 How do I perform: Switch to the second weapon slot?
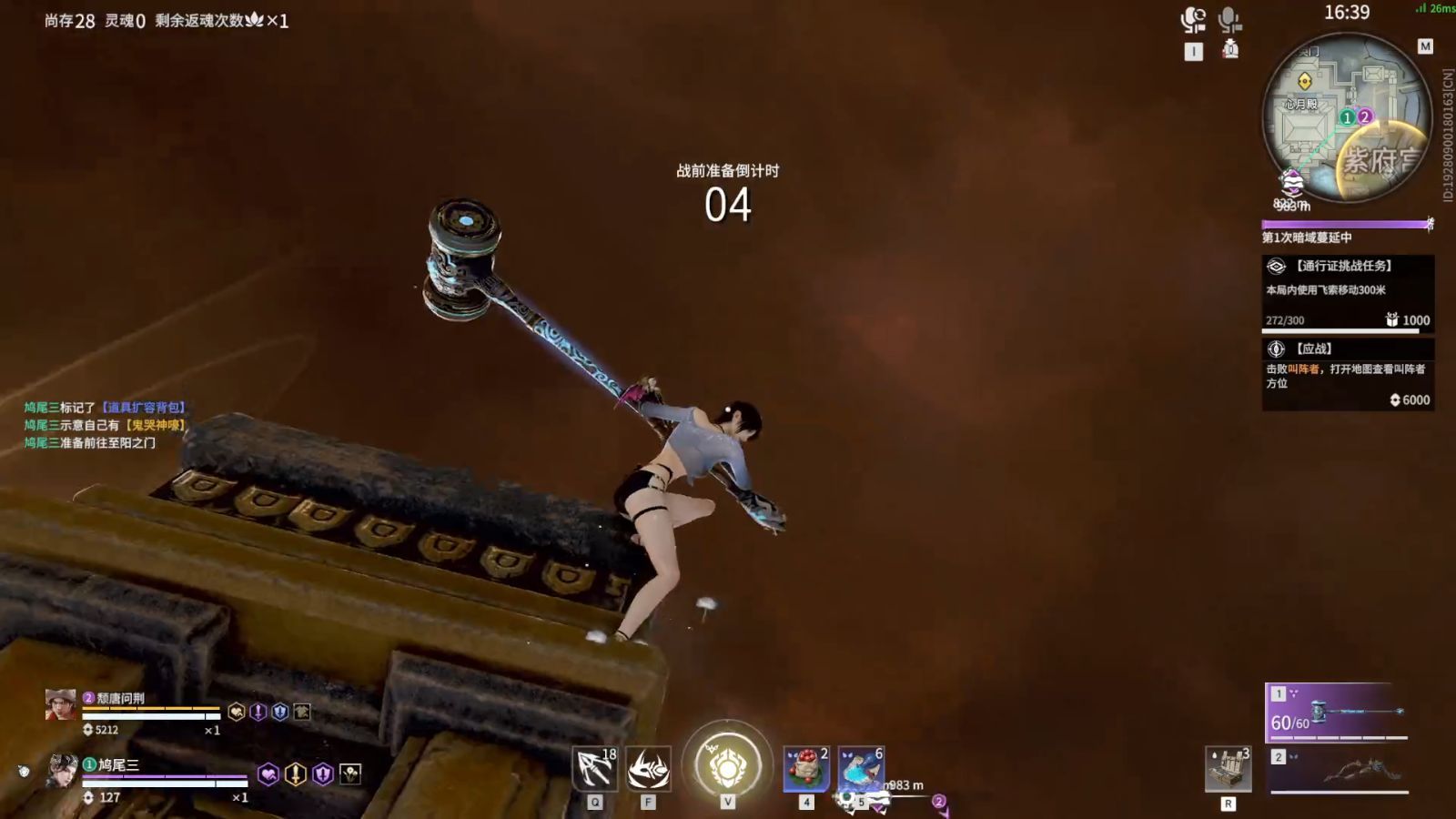pyautogui.click(x=1338, y=770)
